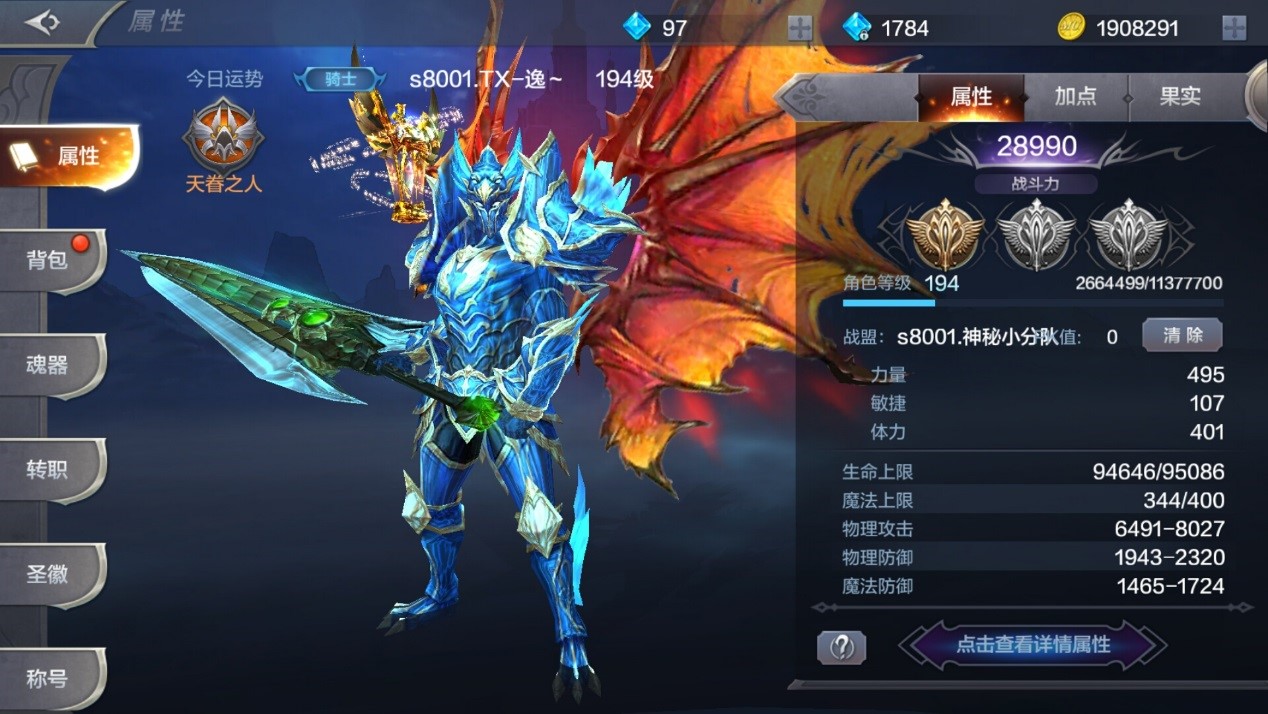Image resolution: width=1268 pixels, height=714 pixels.
Task: Go back using the arrow button
Action: click(x=43, y=22)
